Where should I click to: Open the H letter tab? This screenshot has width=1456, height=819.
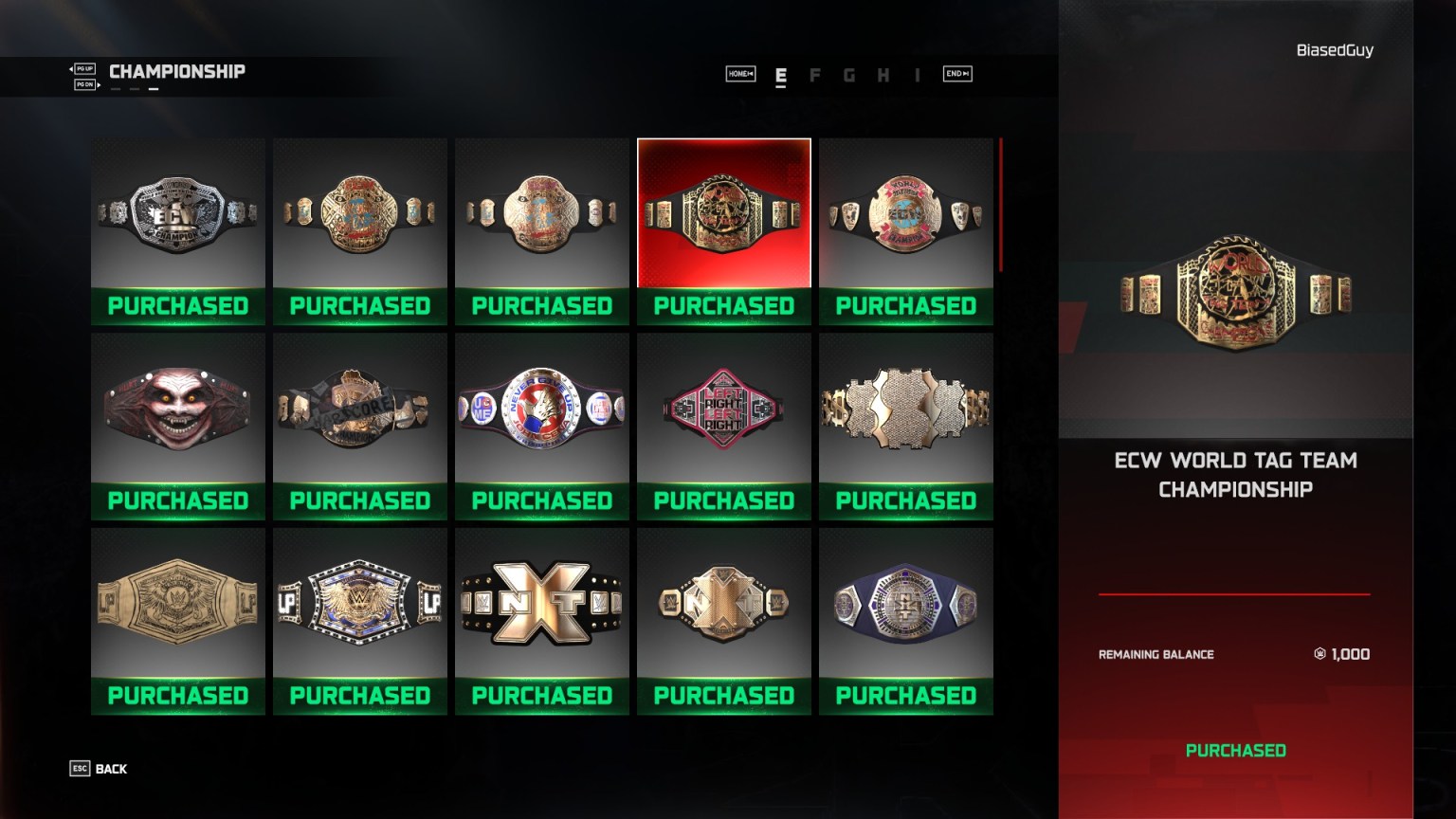coord(883,74)
